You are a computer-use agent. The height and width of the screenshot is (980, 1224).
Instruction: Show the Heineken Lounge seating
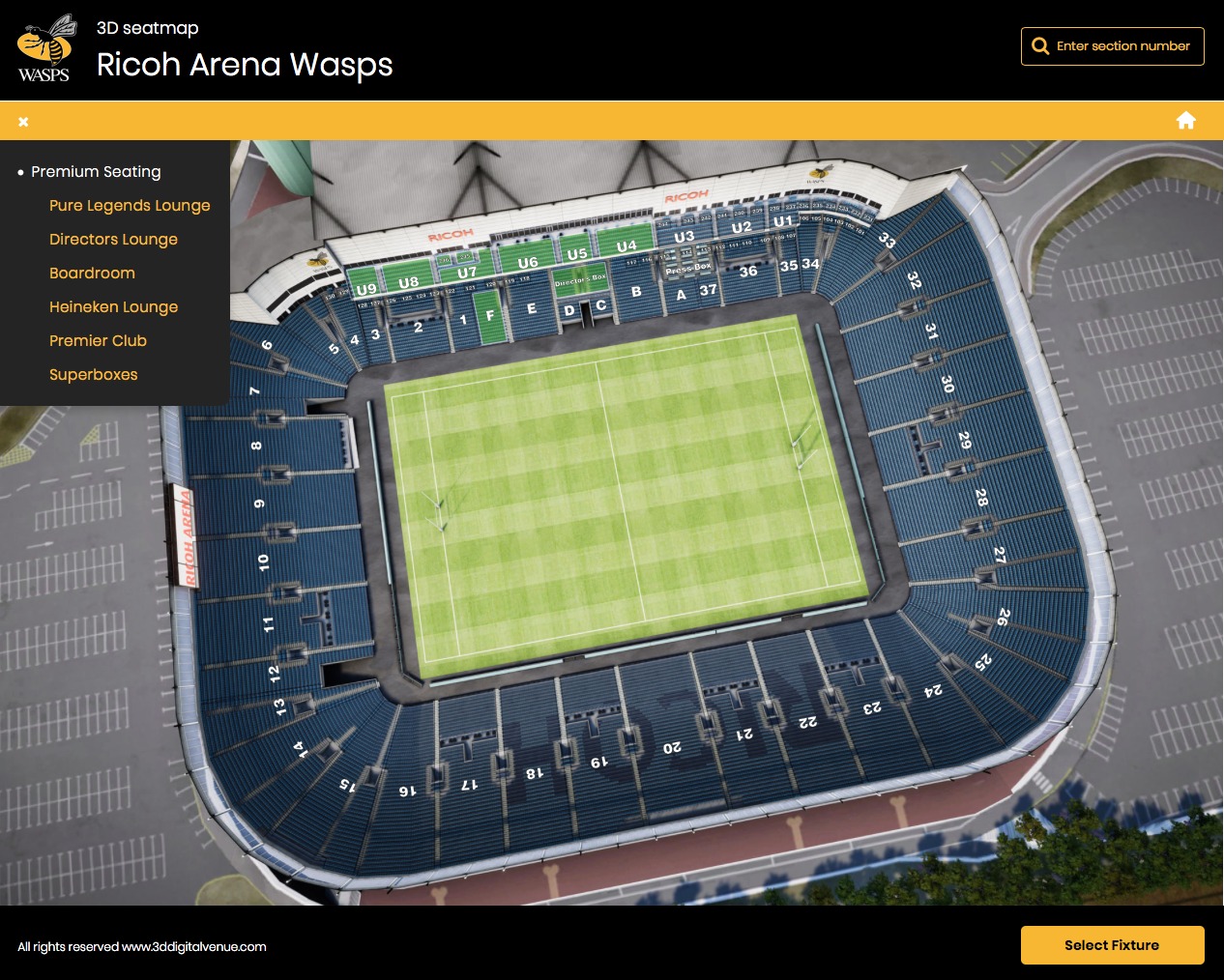pyautogui.click(x=113, y=306)
